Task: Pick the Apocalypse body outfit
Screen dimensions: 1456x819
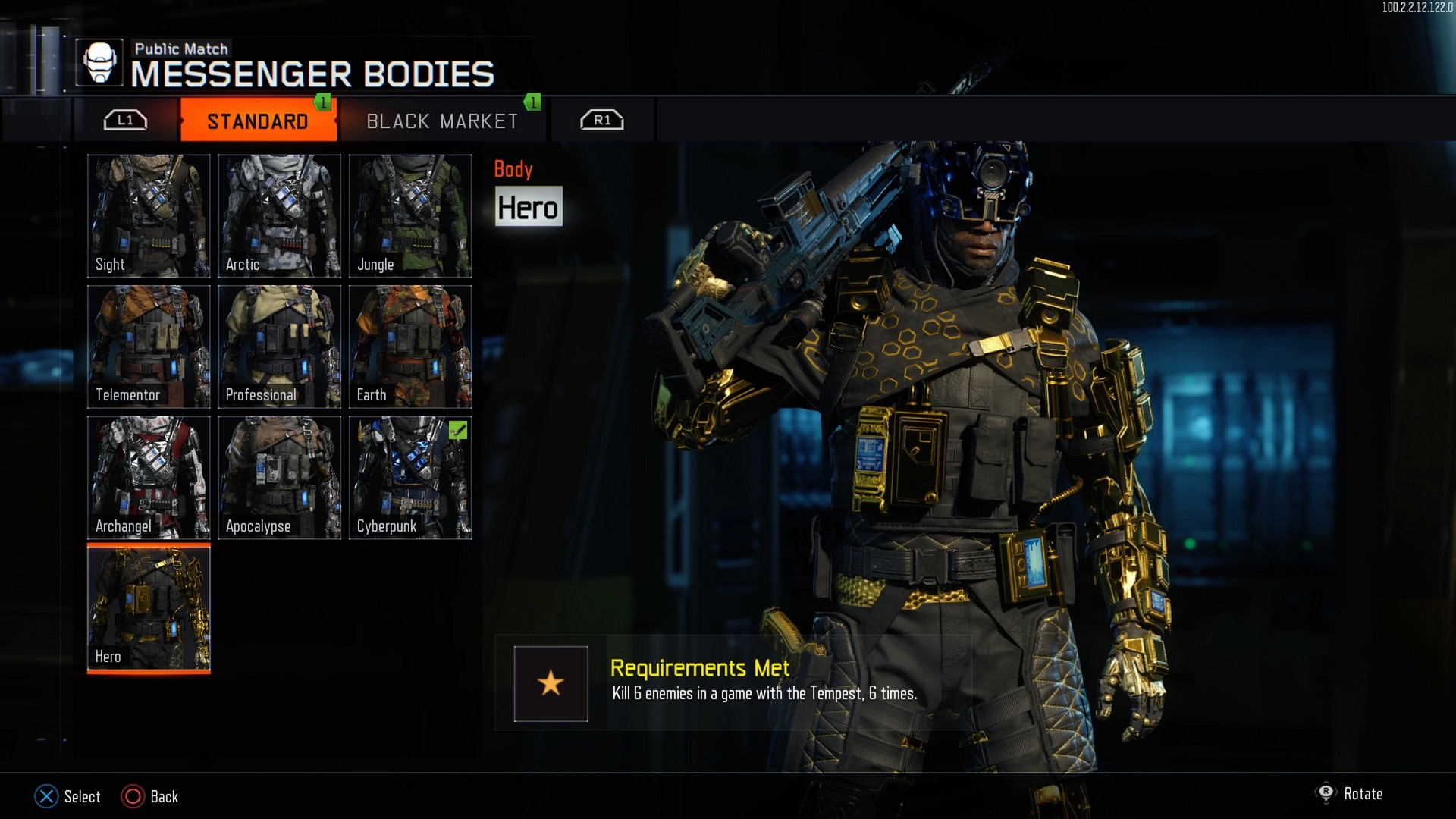Action: point(279,478)
